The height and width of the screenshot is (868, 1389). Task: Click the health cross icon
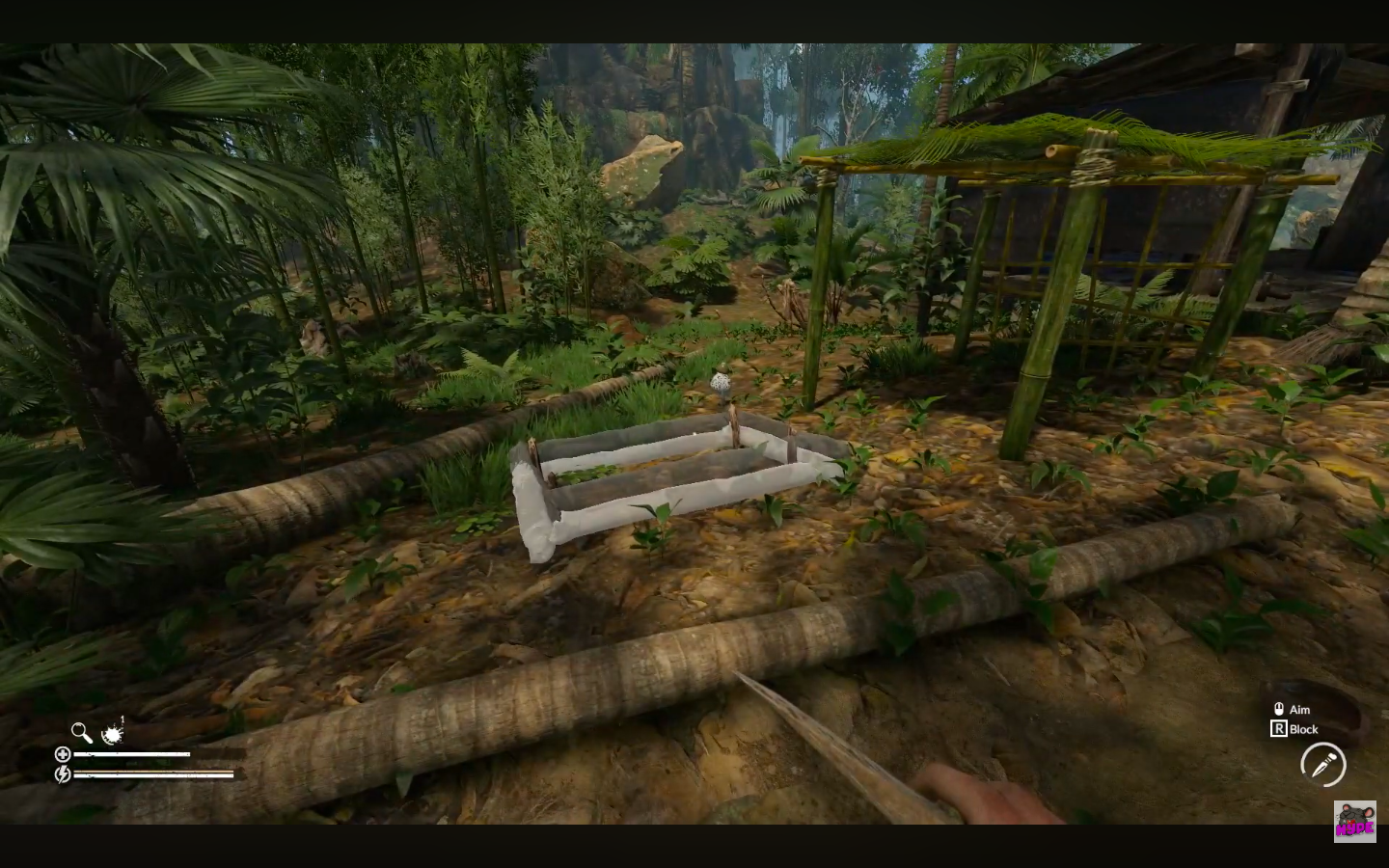tap(64, 753)
